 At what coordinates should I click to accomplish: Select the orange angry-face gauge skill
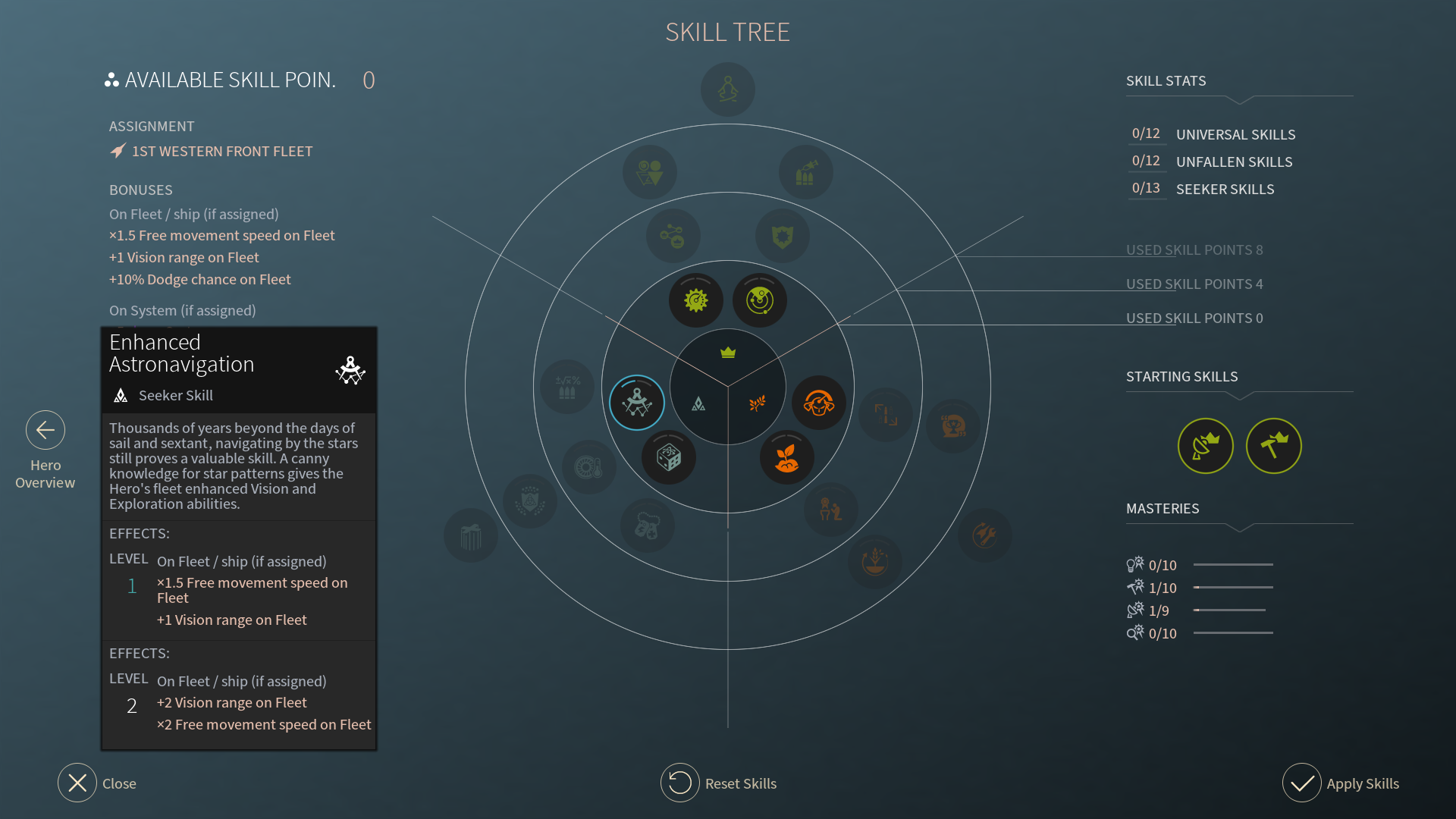pos(819,403)
